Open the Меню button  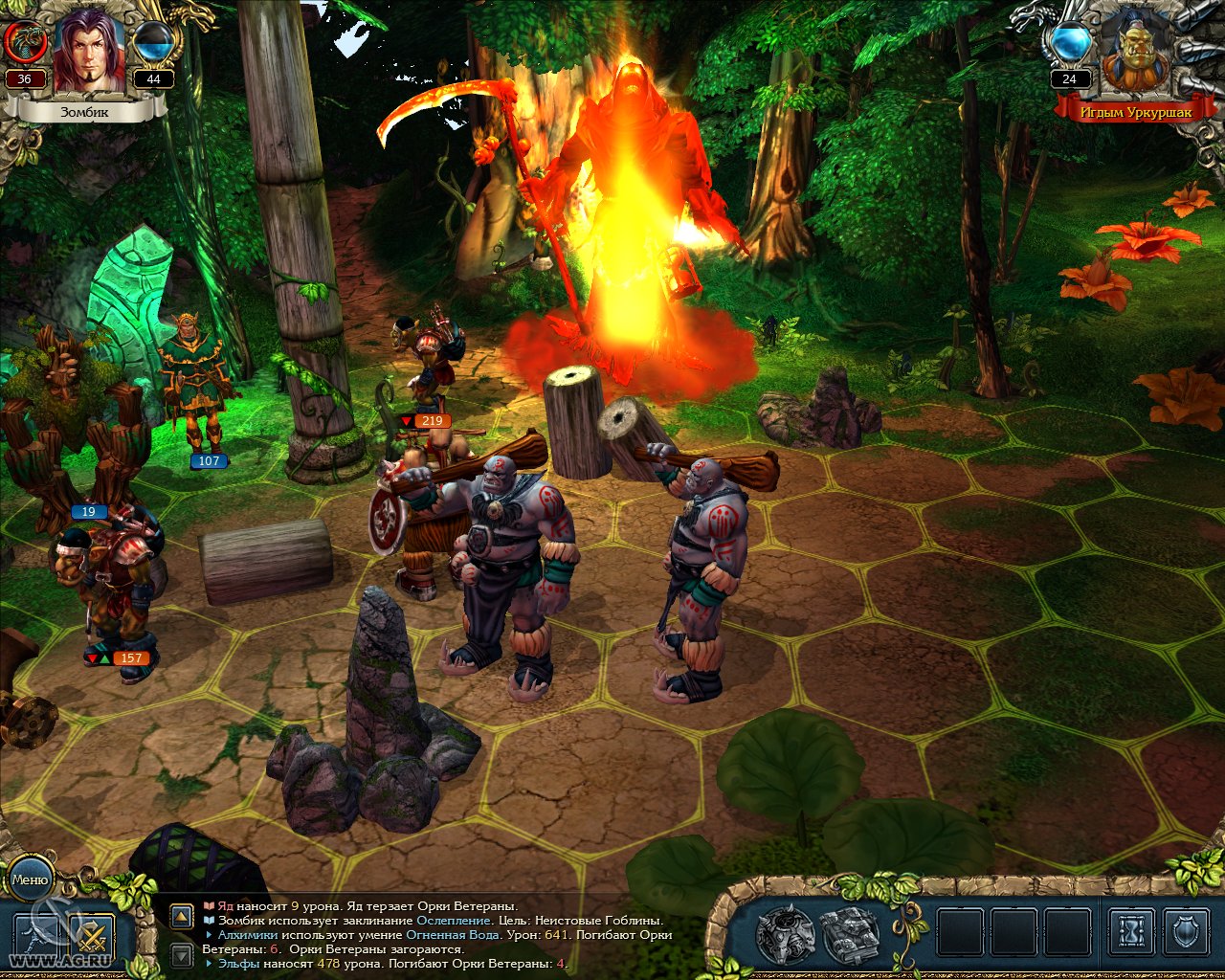coord(31,880)
